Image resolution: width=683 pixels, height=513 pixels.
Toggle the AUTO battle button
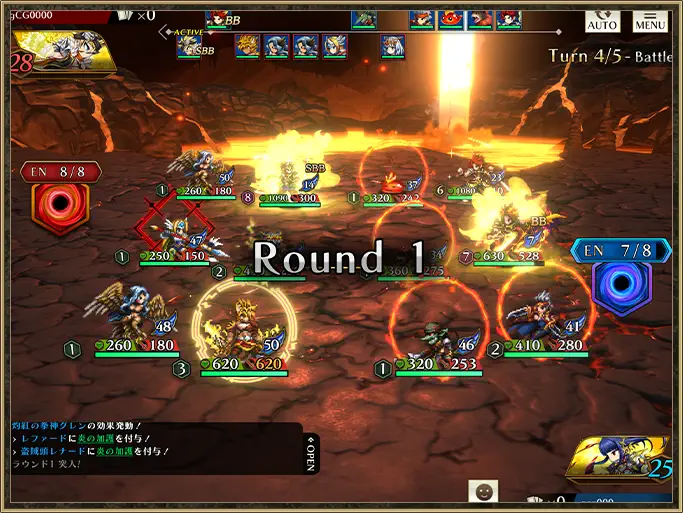point(601,20)
